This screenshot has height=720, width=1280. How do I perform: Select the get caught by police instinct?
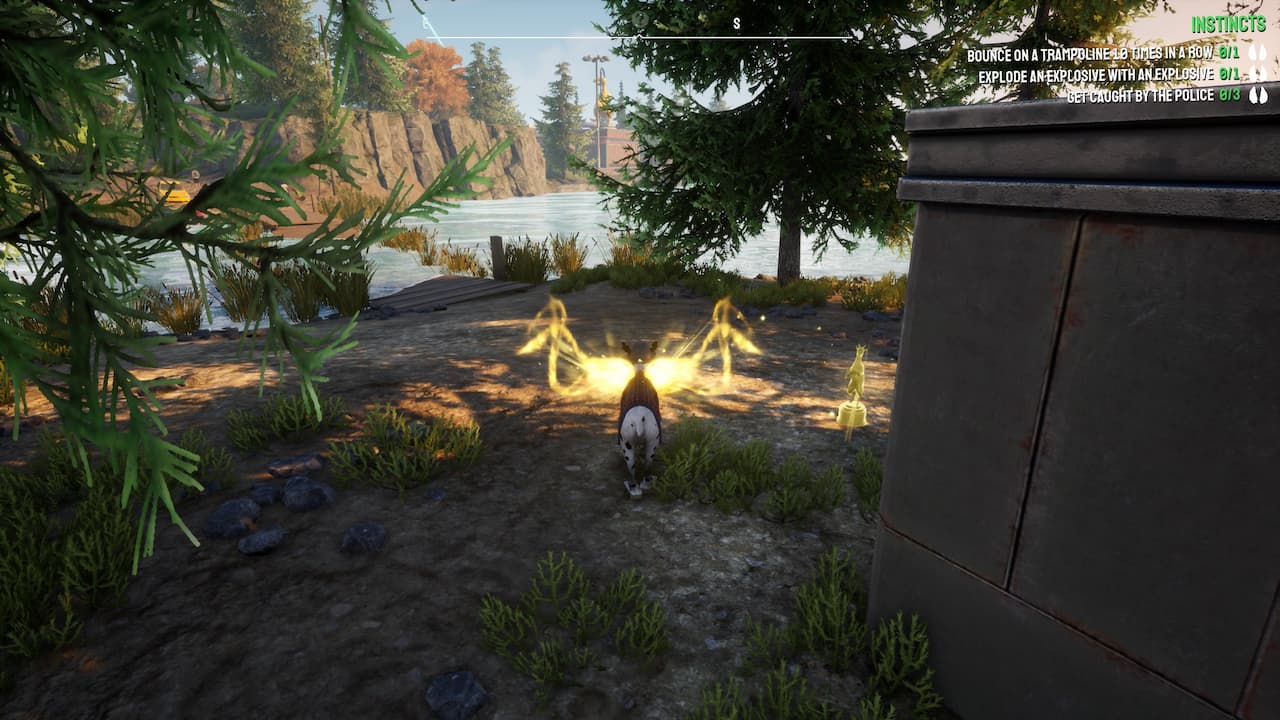point(1140,96)
